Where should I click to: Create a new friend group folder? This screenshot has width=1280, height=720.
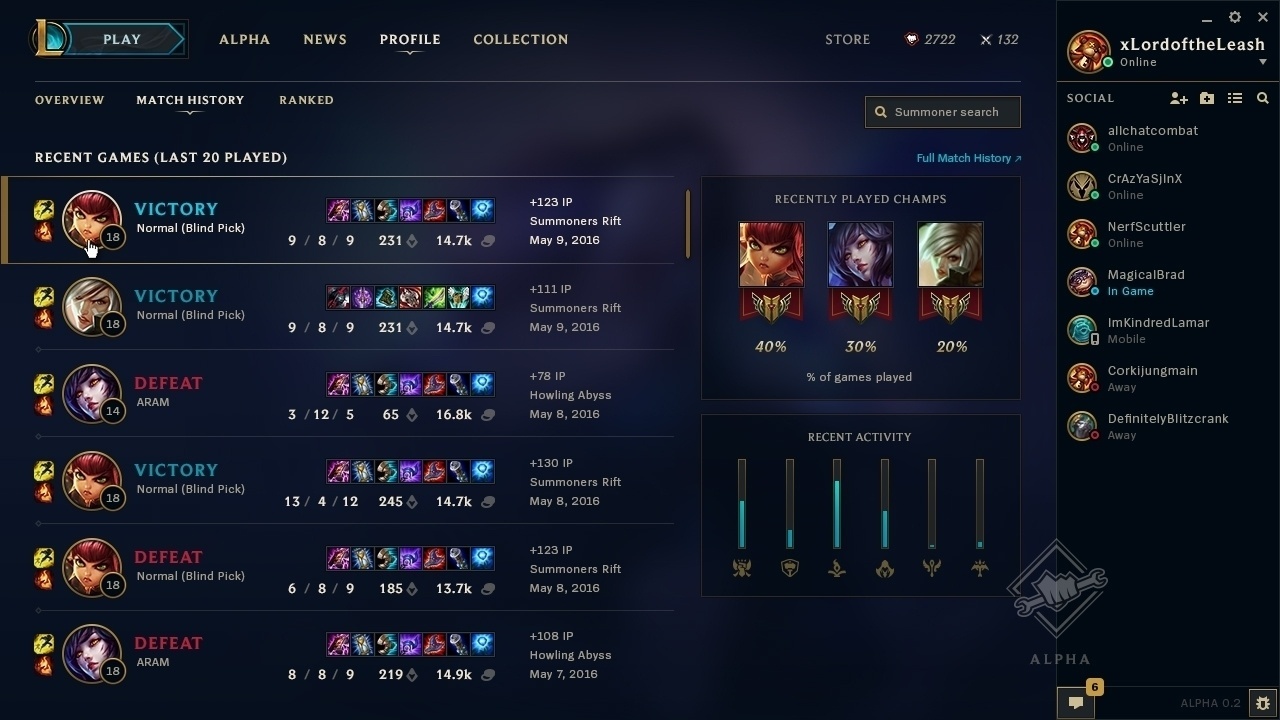1207,98
